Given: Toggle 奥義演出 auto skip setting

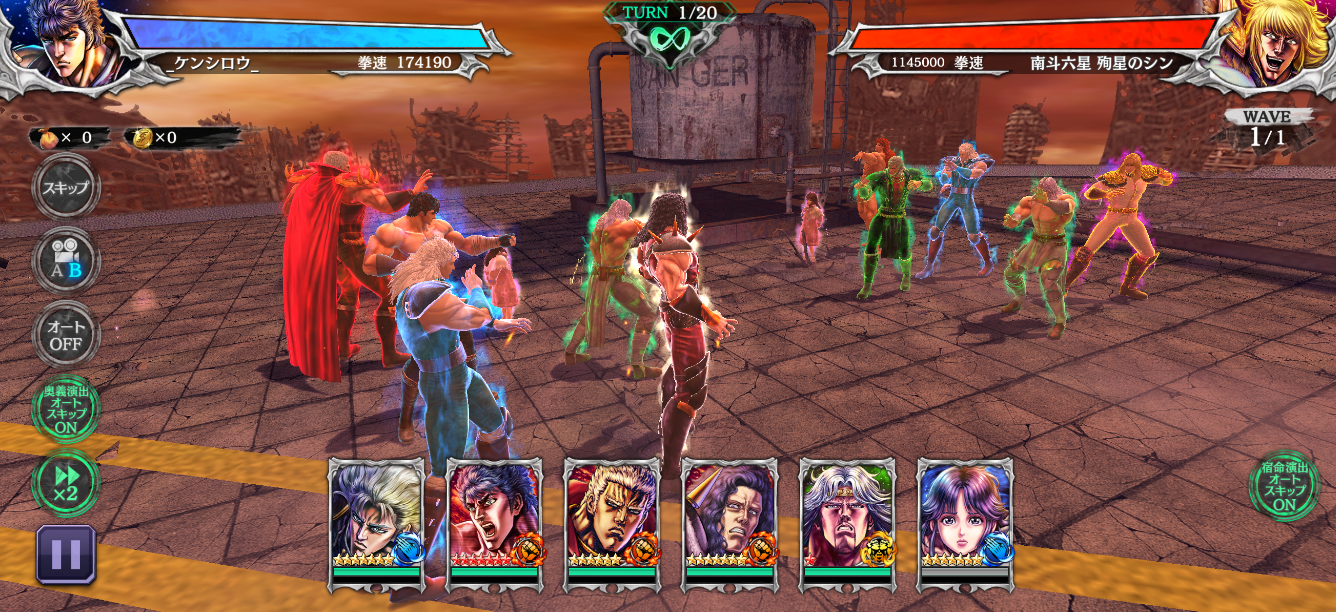Looking at the screenshot, I should point(66,410).
